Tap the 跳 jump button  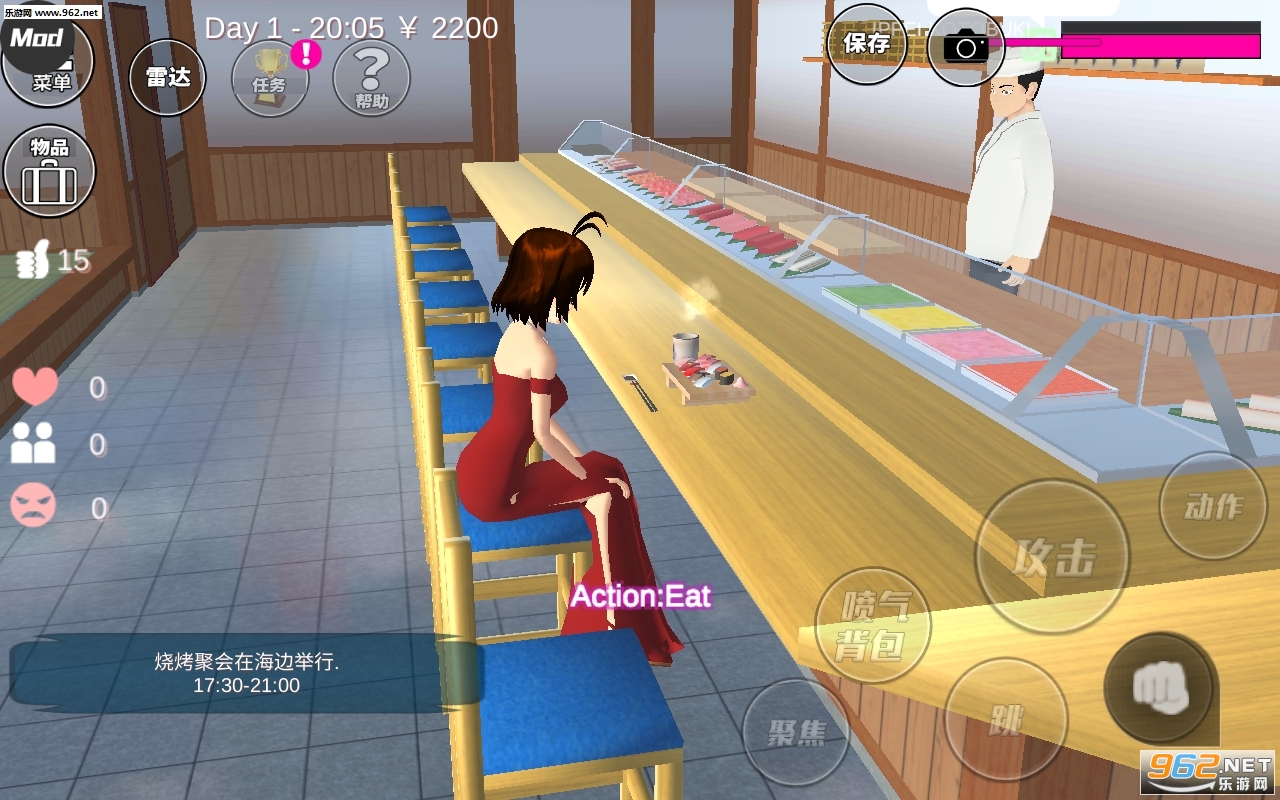[1005, 719]
